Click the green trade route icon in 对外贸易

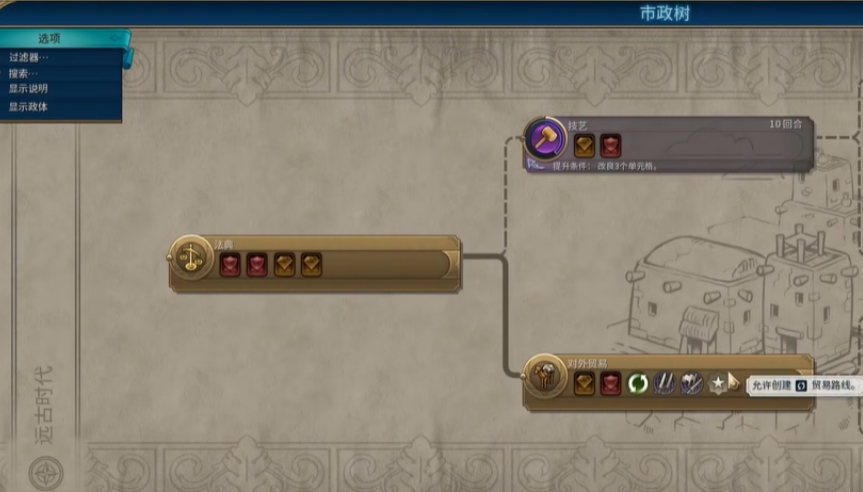[638, 383]
